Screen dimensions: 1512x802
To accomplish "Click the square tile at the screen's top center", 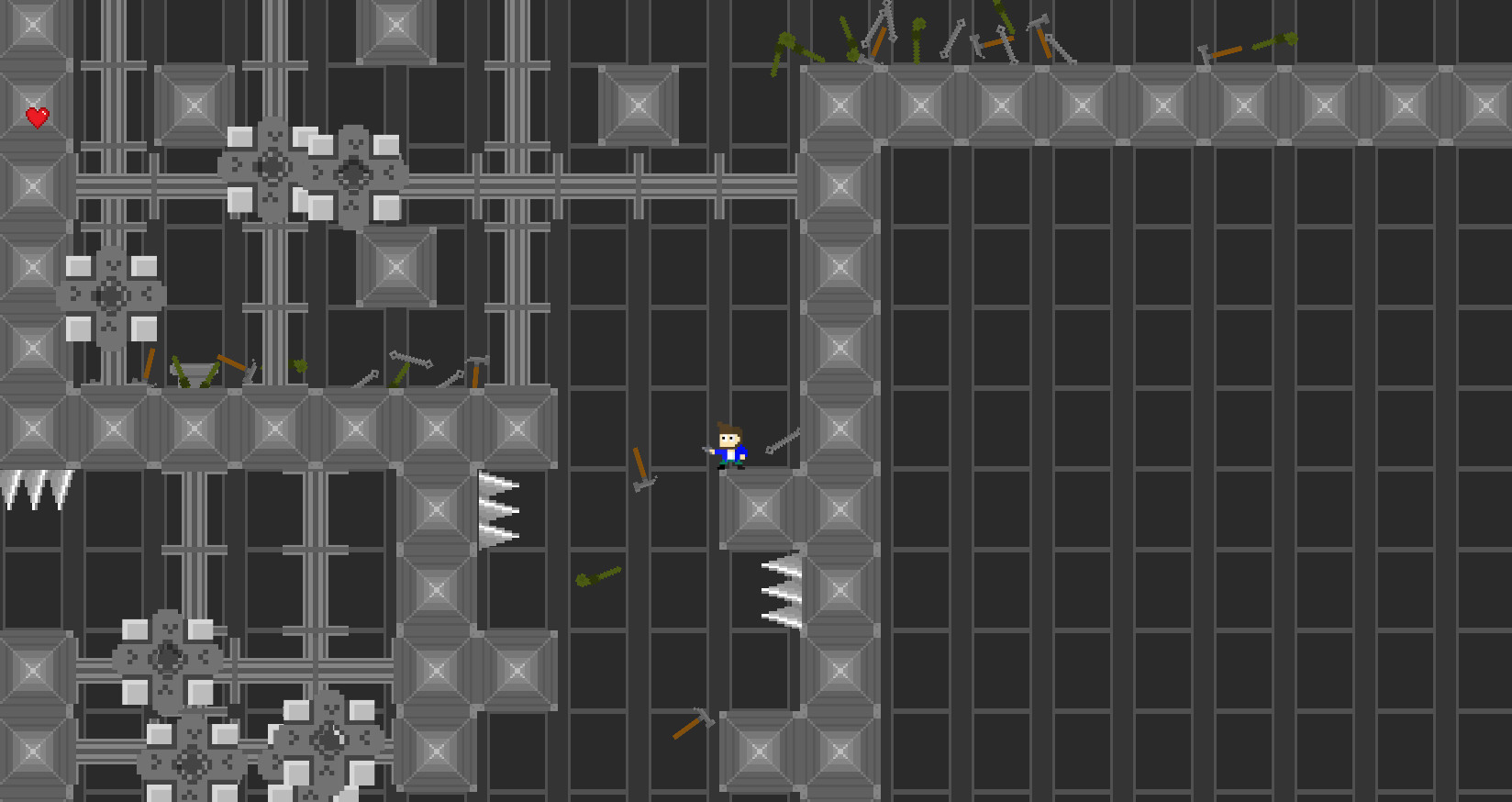I will pyautogui.click(x=640, y=104).
